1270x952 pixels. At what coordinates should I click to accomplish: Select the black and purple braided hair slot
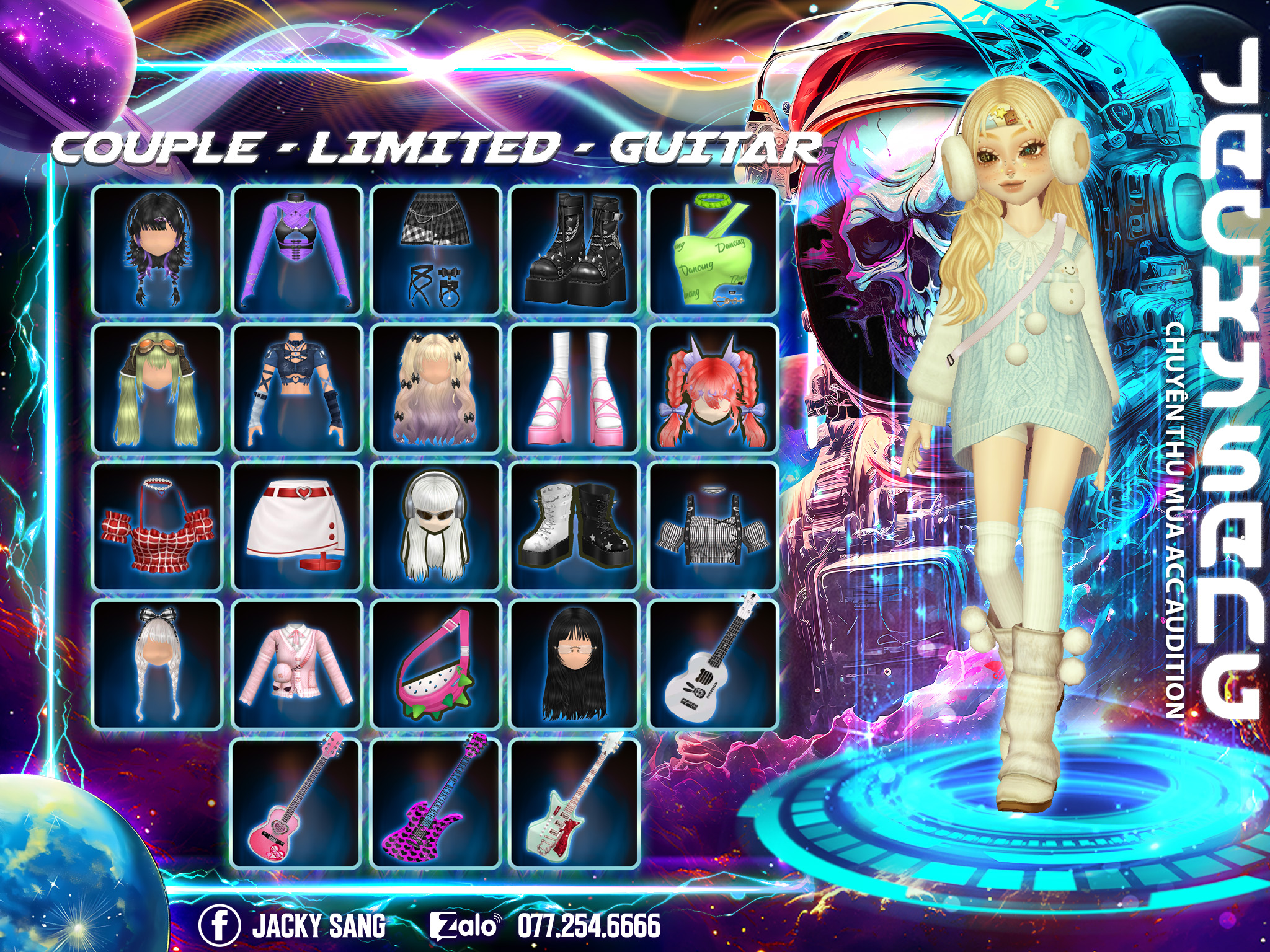157,250
